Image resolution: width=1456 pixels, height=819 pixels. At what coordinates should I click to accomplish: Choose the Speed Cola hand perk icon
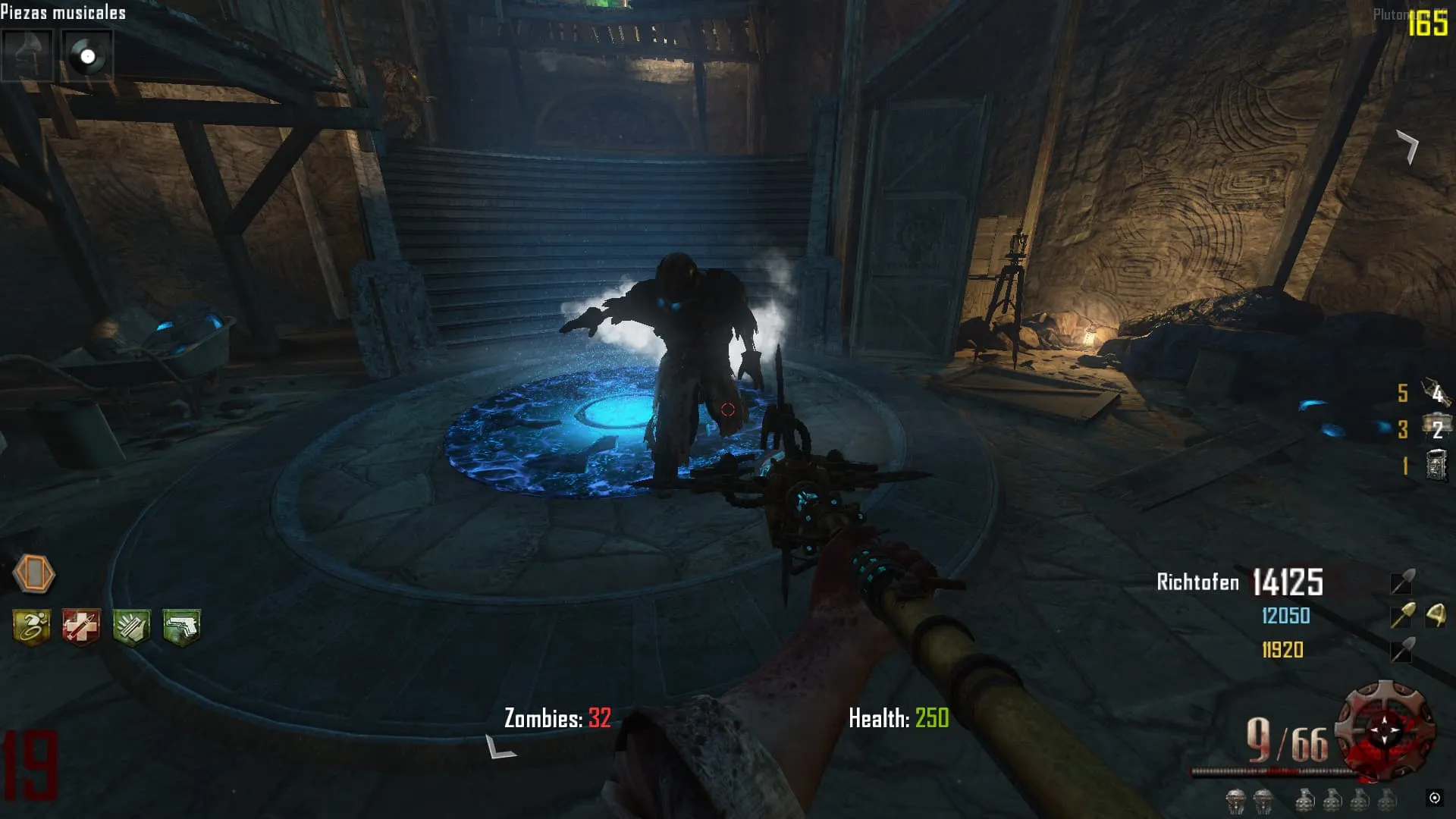(131, 627)
